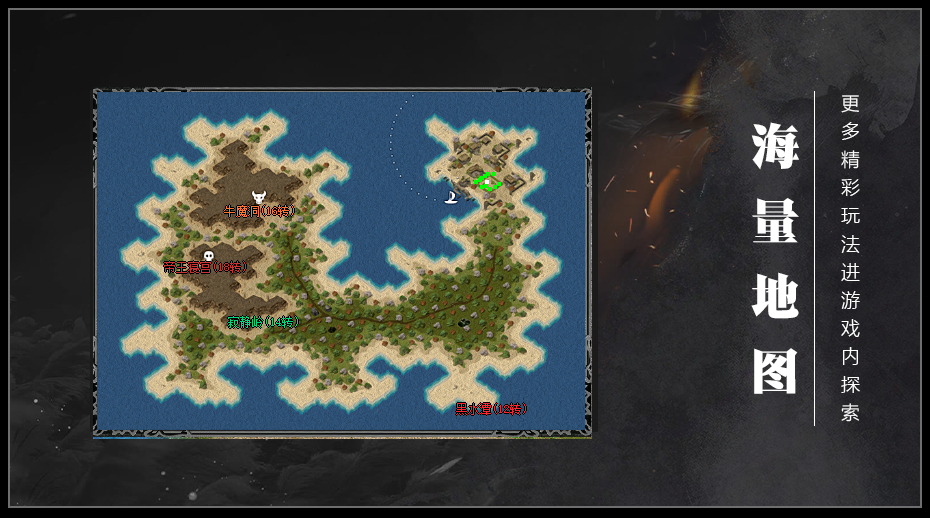930x518 pixels.
Task: Select the 牛魔洞(16转) map marker
Action: coord(258,212)
